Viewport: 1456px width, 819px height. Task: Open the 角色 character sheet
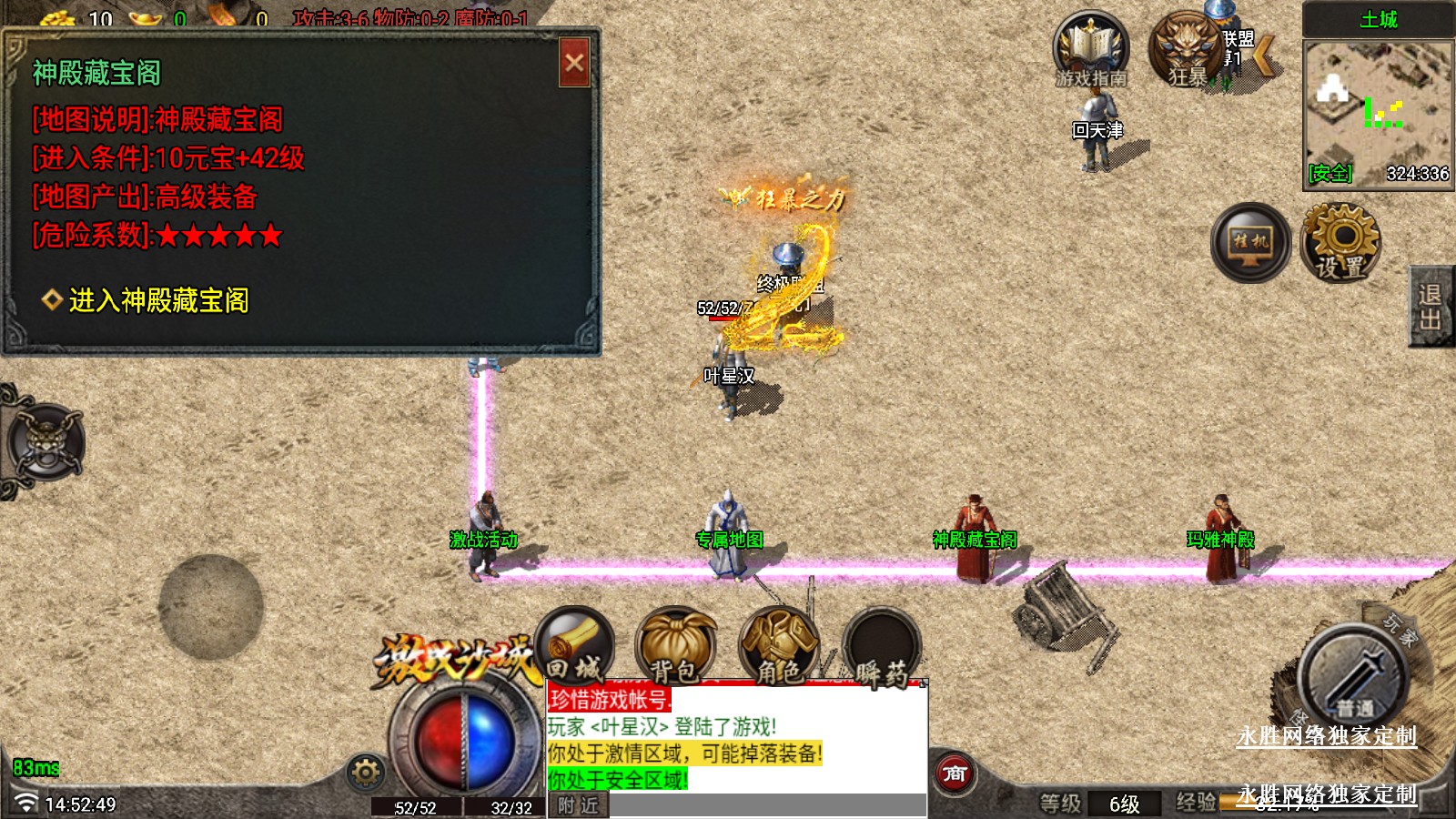click(x=779, y=647)
